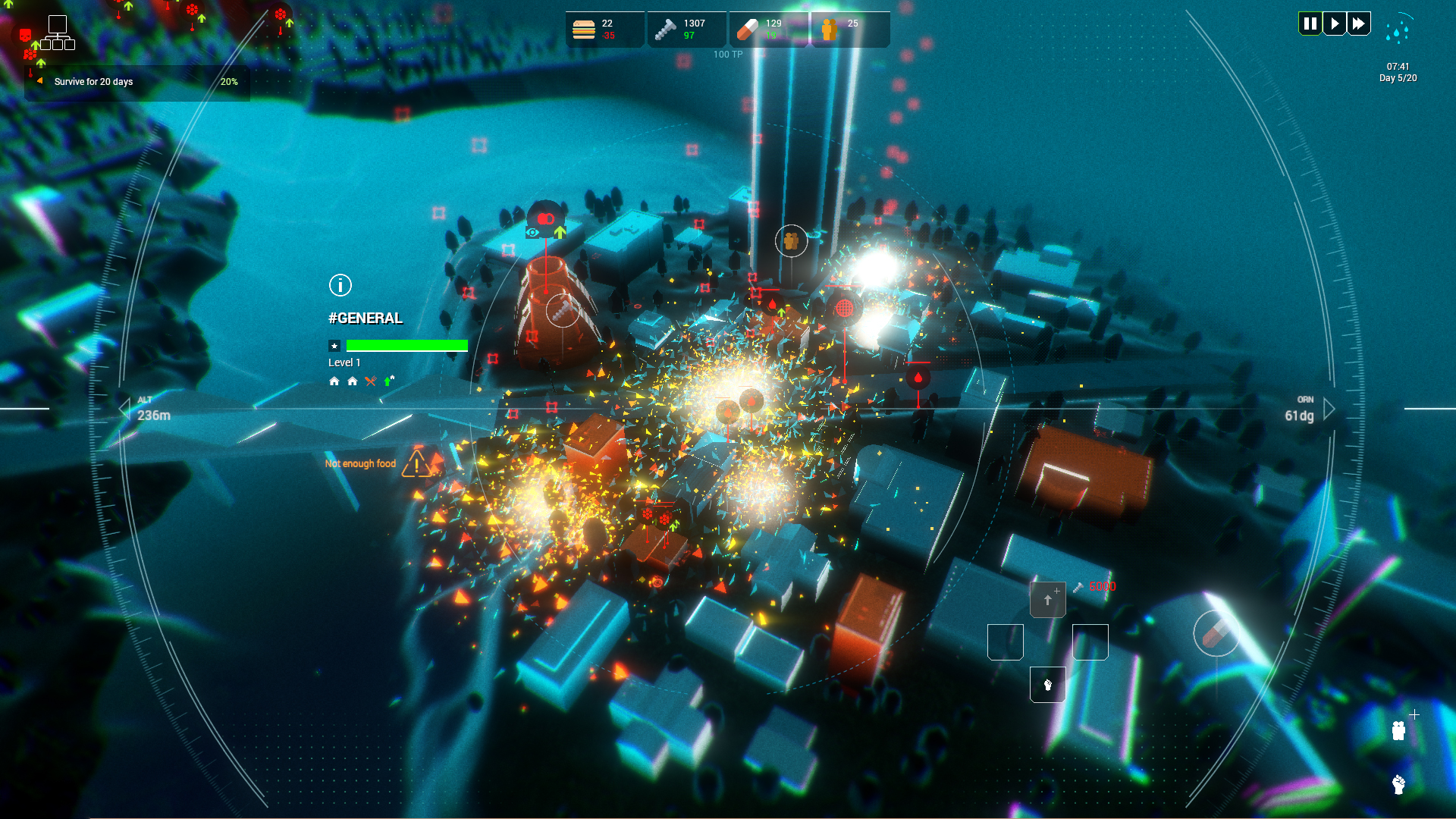Viewport: 1456px width, 819px height.
Task: Click the ORN heading right chevron
Action: pyautogui.click(x=1329, y=409)
